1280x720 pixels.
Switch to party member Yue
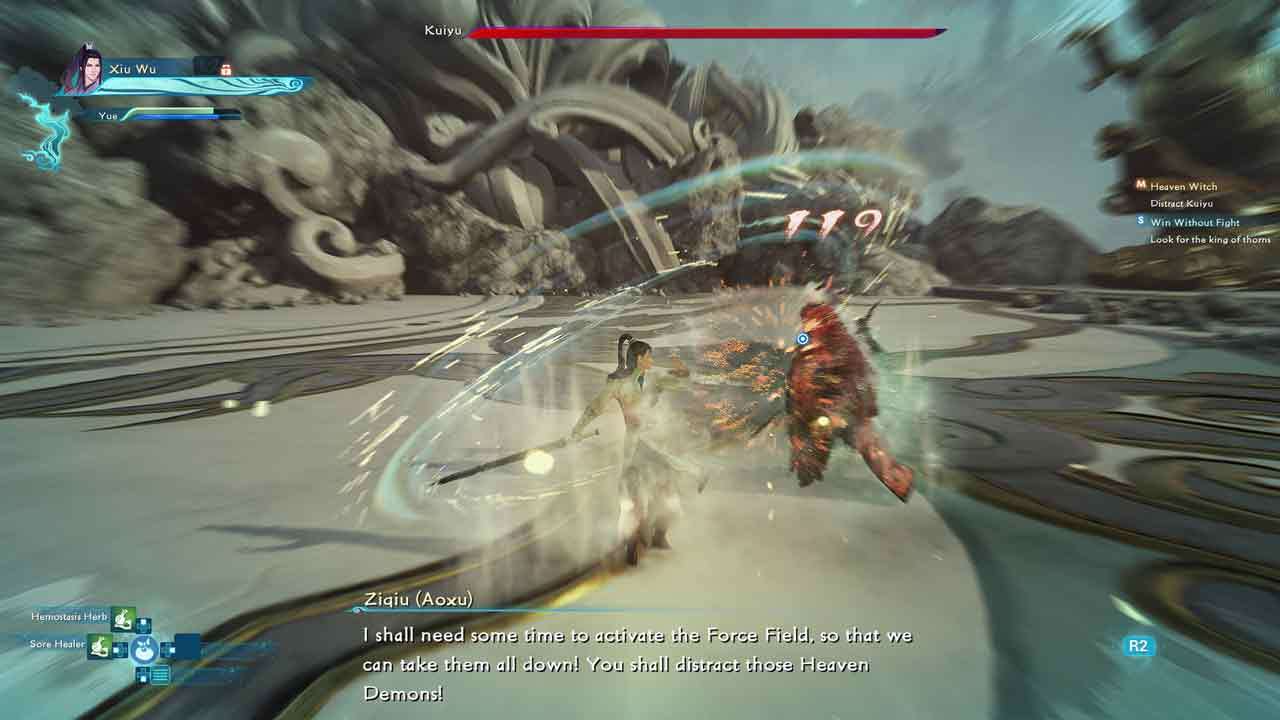pyautogui.click(x=108, y=116)
